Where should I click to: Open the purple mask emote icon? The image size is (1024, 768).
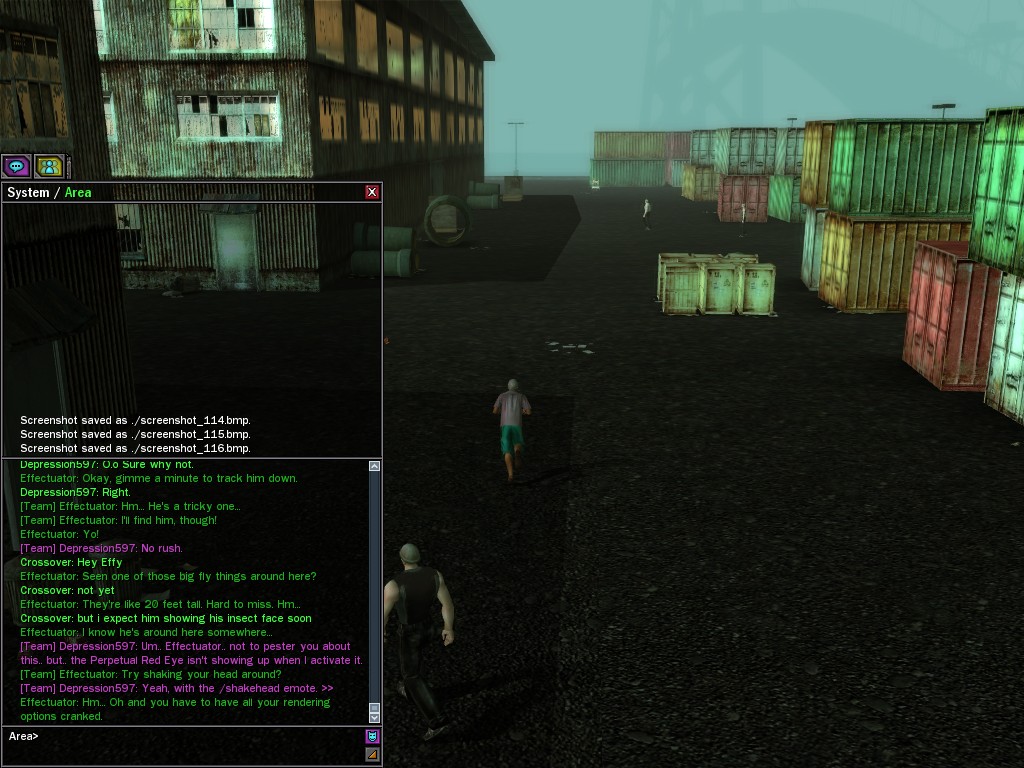click(372, 736)
